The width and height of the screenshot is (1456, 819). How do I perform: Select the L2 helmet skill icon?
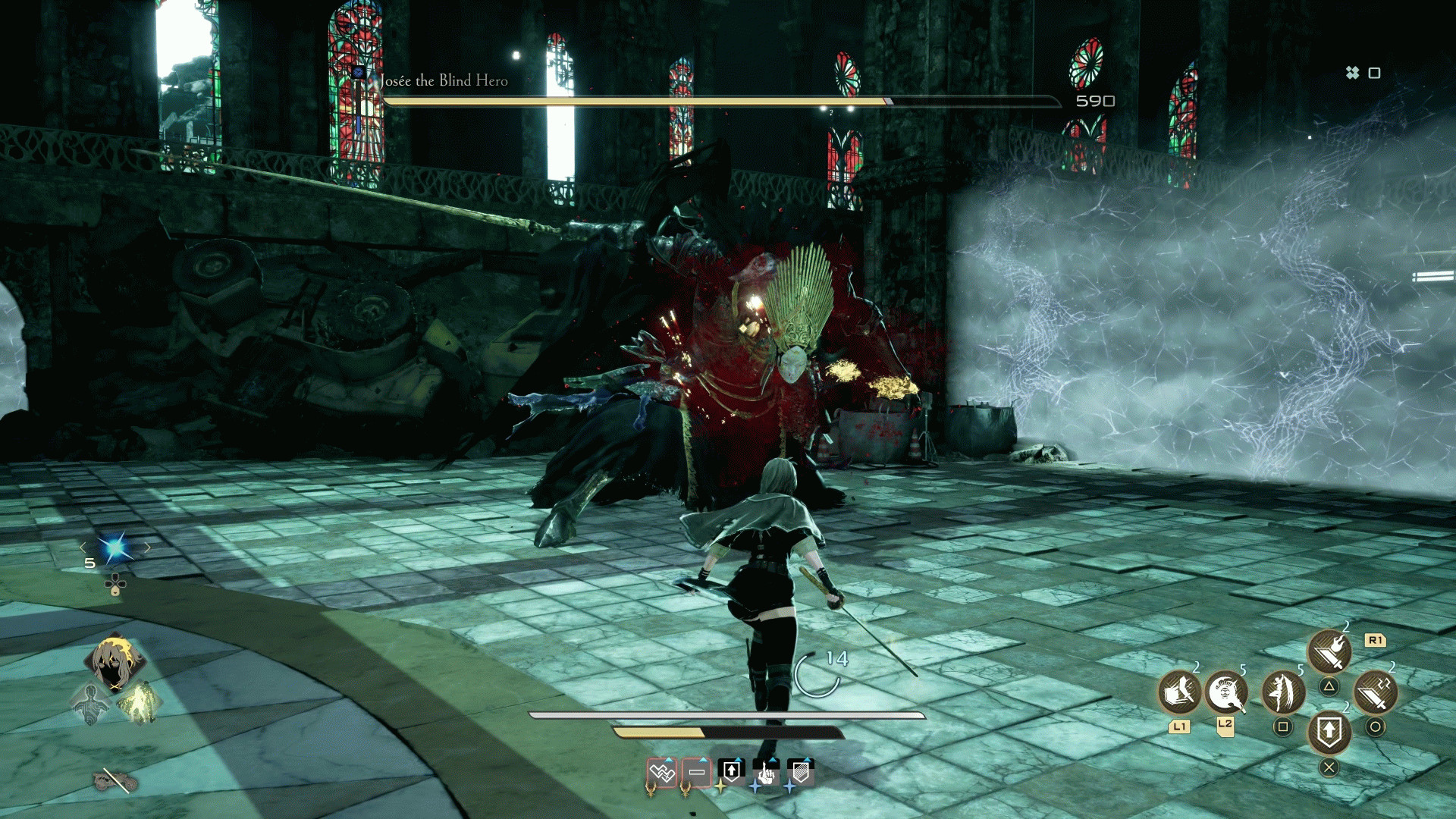click(x=1225, y=693)
